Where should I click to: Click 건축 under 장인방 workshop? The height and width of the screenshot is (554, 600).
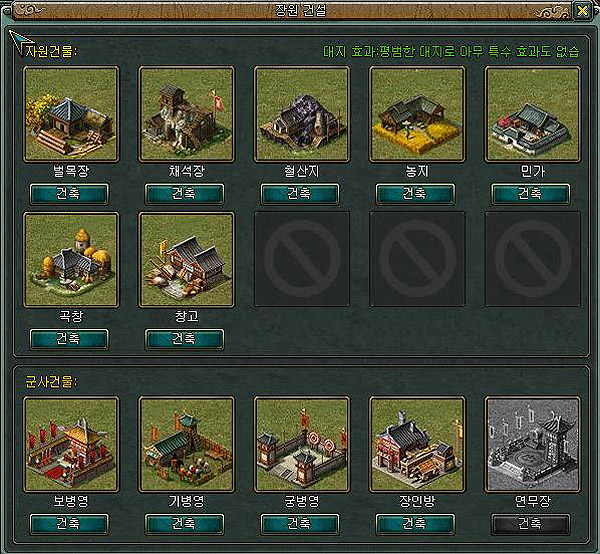pos(415,524)
